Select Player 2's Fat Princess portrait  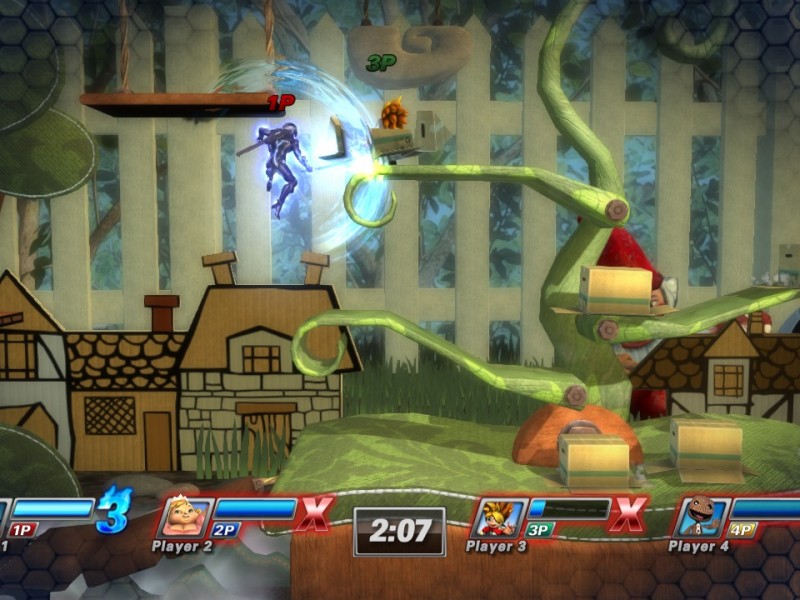pyautogui.click(x=185, y=518)
